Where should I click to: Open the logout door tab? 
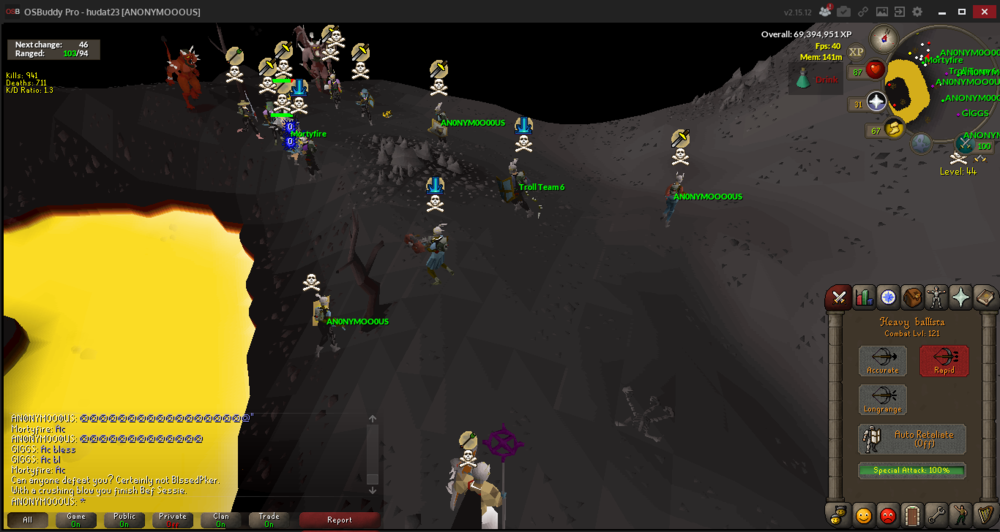click(912, 516)
